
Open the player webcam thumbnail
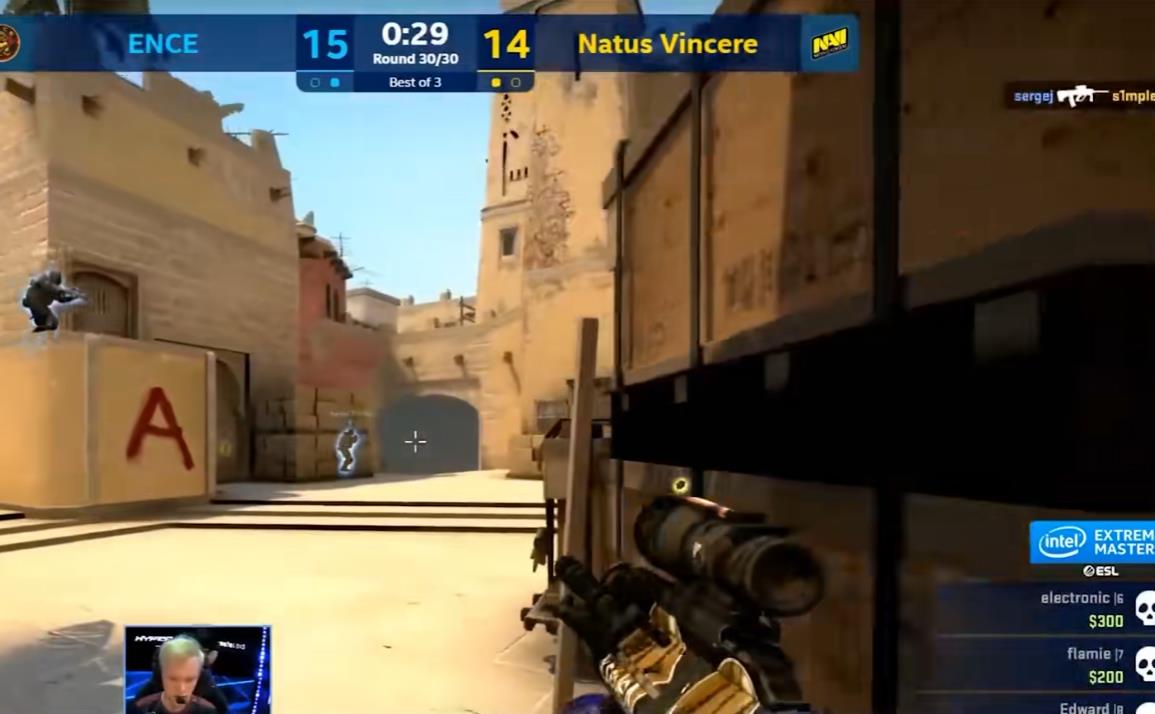(x=197, y=669)
